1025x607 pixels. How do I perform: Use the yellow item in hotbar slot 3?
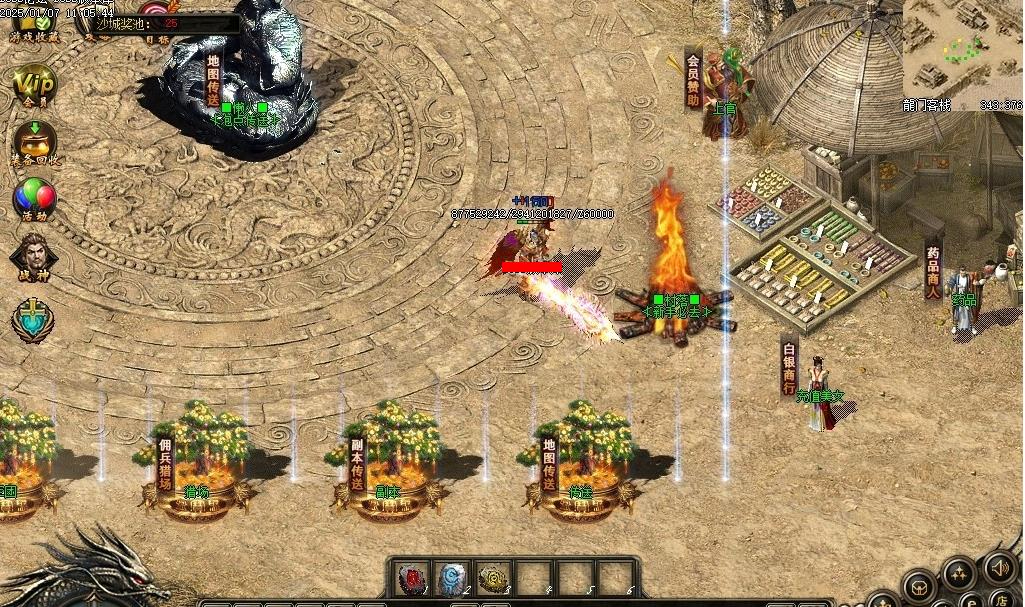[493, 577]
